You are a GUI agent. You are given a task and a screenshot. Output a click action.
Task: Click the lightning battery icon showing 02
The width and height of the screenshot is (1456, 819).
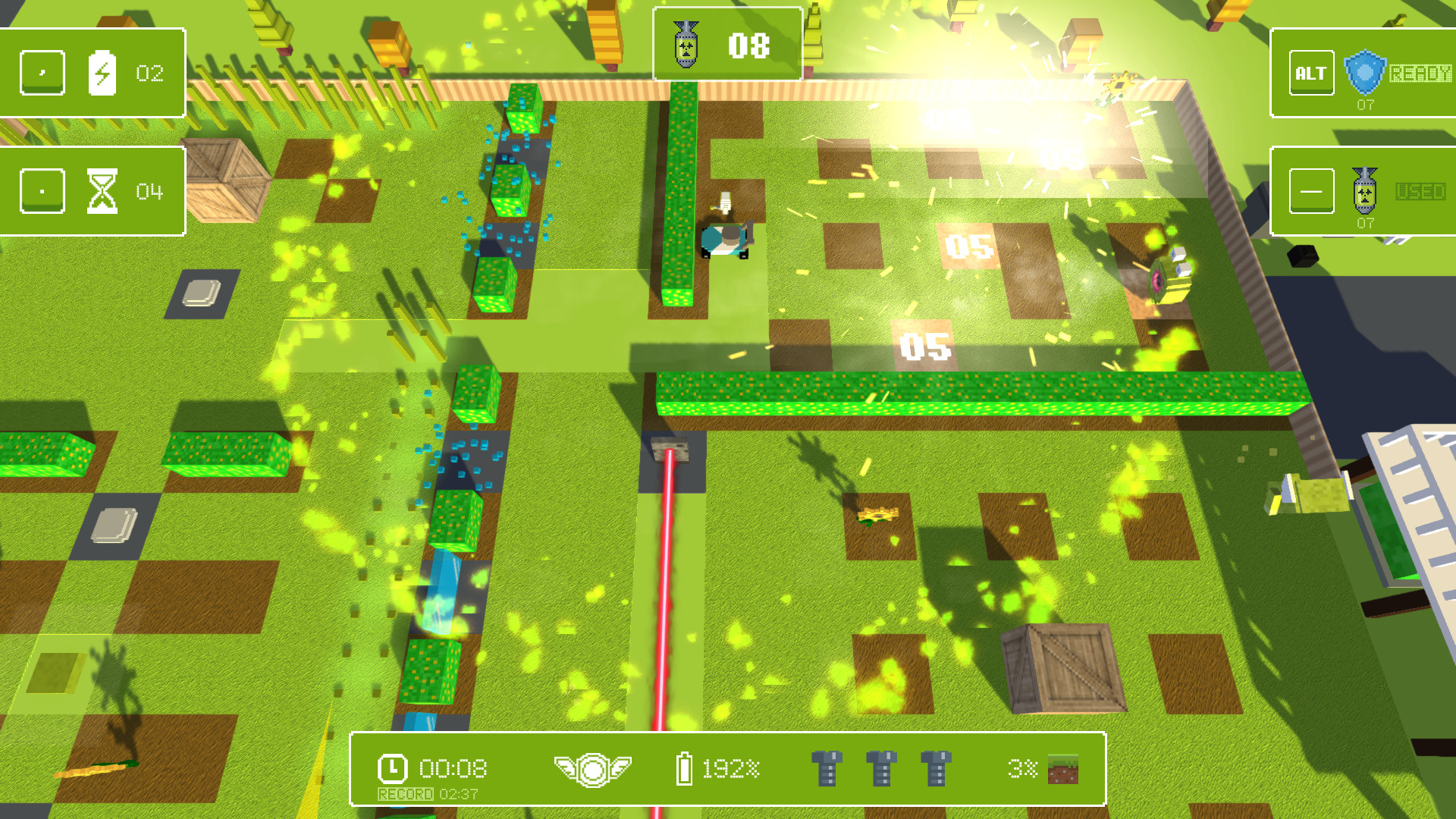click(104, 73)
